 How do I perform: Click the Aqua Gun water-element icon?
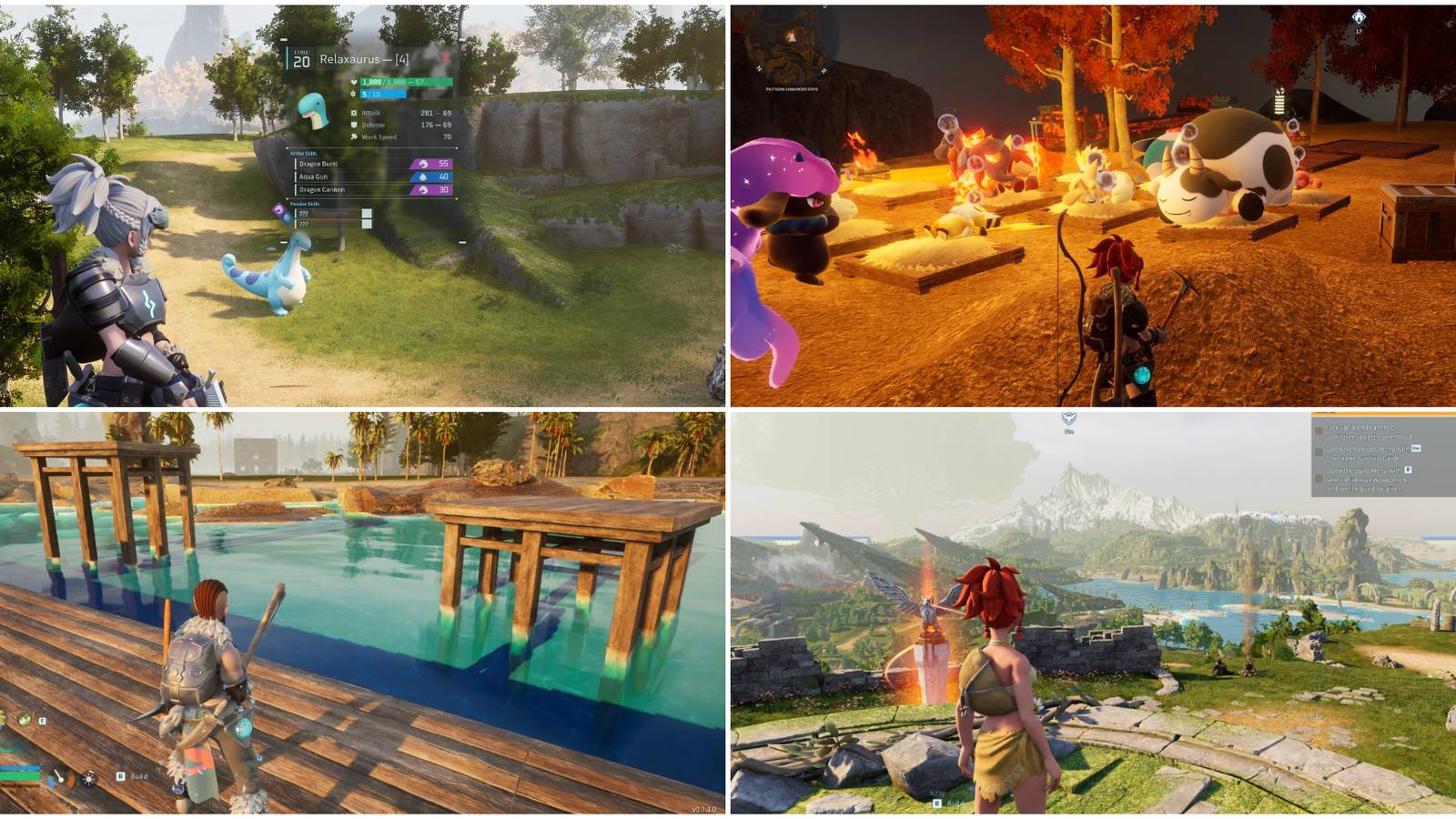[422, 177]
